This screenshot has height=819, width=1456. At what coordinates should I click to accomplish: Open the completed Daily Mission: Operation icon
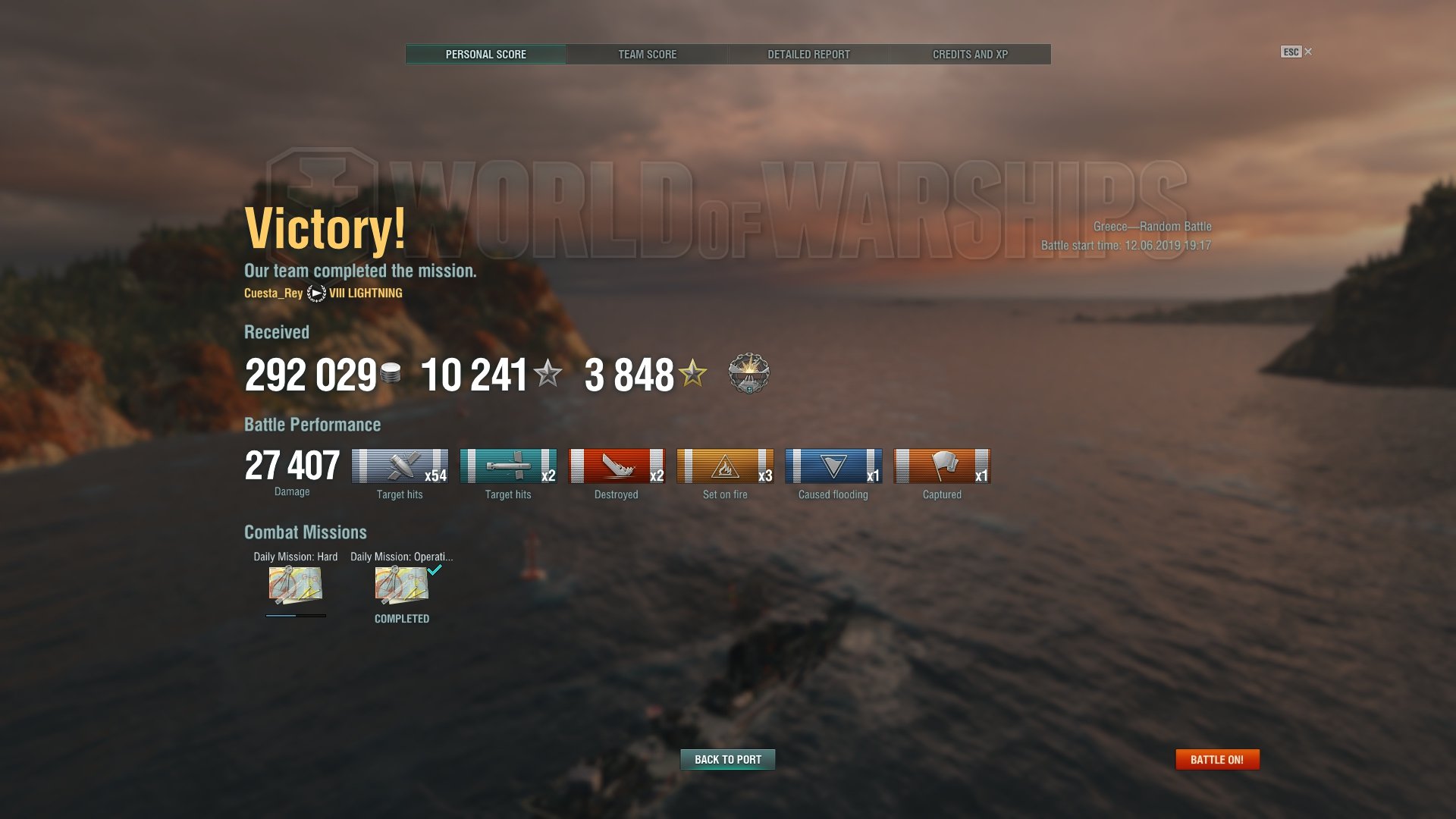point(401,585)
